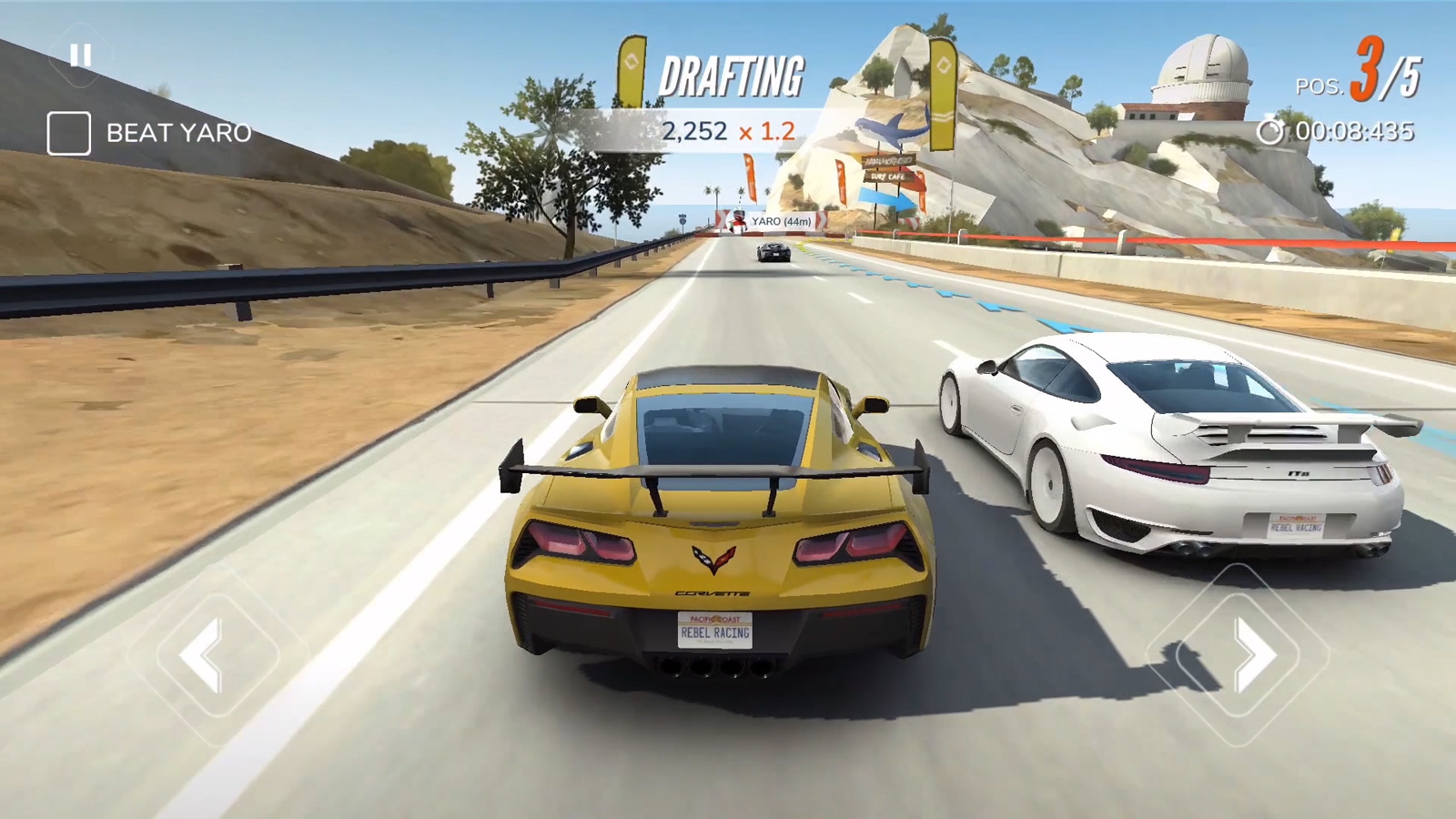Click the Beat Yaro objective checkbox
This screenshot has height=819, width=1456.
tap(69, 134)
